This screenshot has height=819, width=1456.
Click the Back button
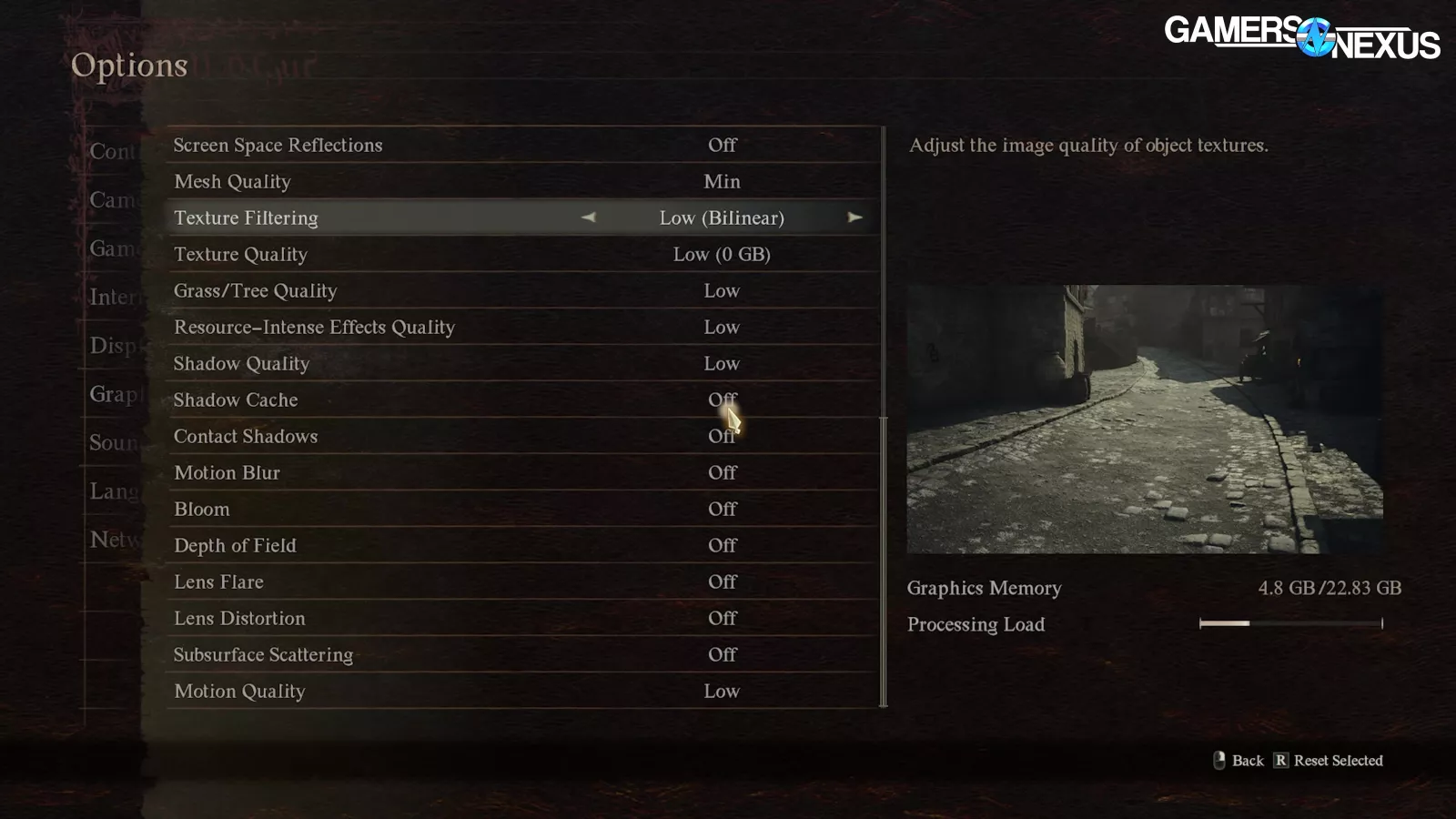tap(1239, 761)
